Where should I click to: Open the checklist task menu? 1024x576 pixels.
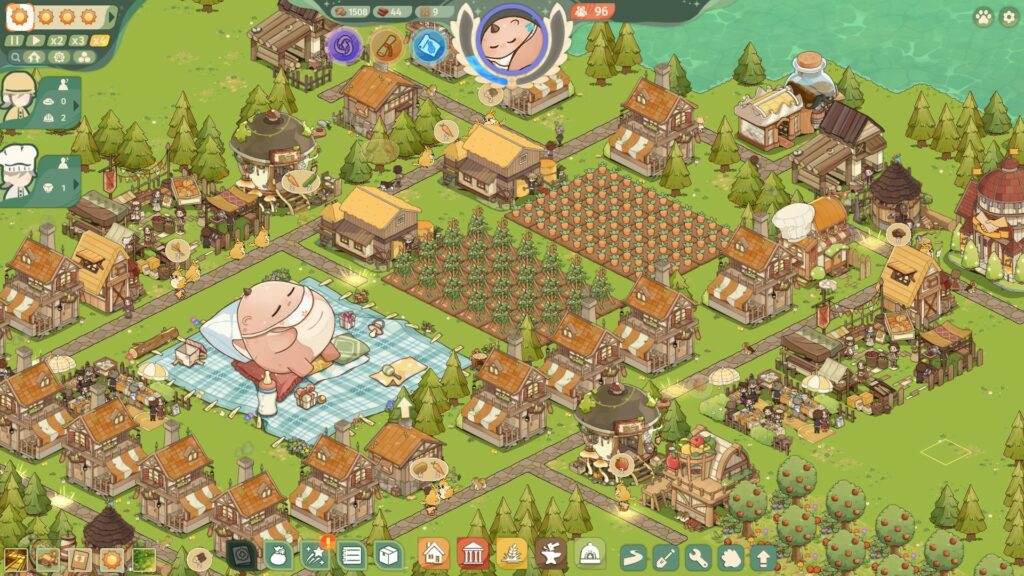pyautogui.click(x=351, y=555)
